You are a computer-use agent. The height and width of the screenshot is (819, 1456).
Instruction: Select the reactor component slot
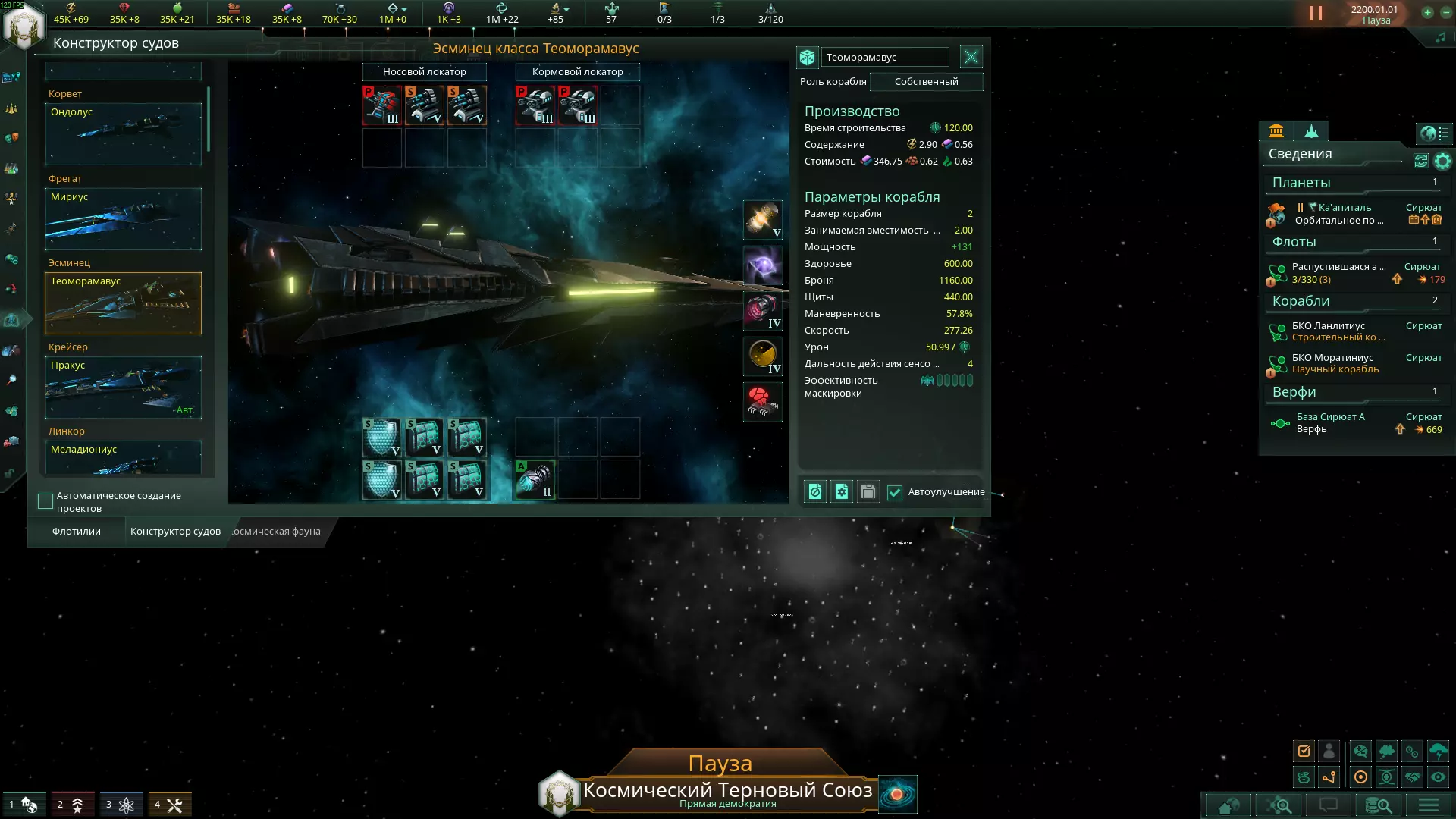coord(762,220)
